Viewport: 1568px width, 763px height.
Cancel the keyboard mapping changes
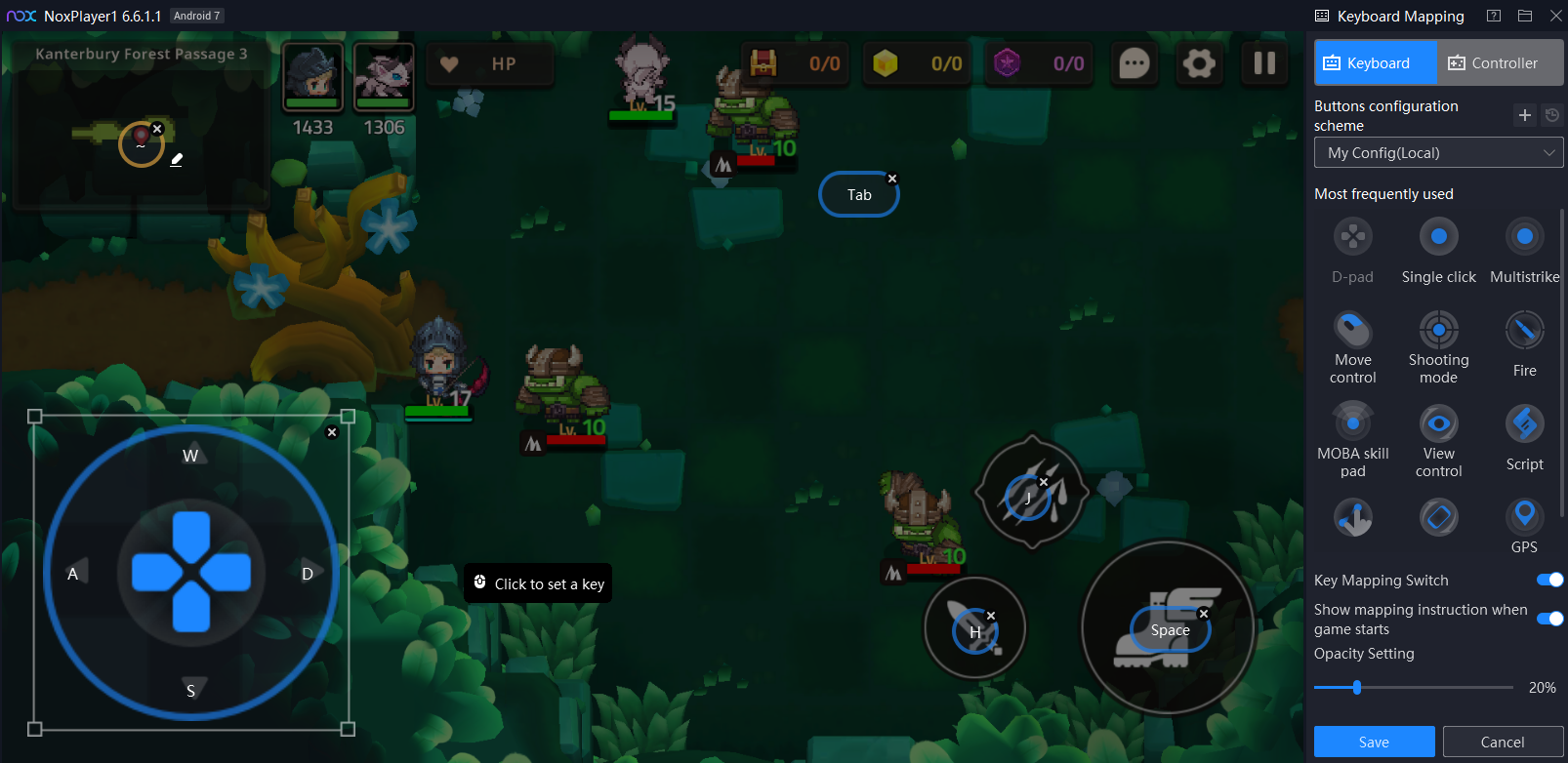tap(1502, 742)
